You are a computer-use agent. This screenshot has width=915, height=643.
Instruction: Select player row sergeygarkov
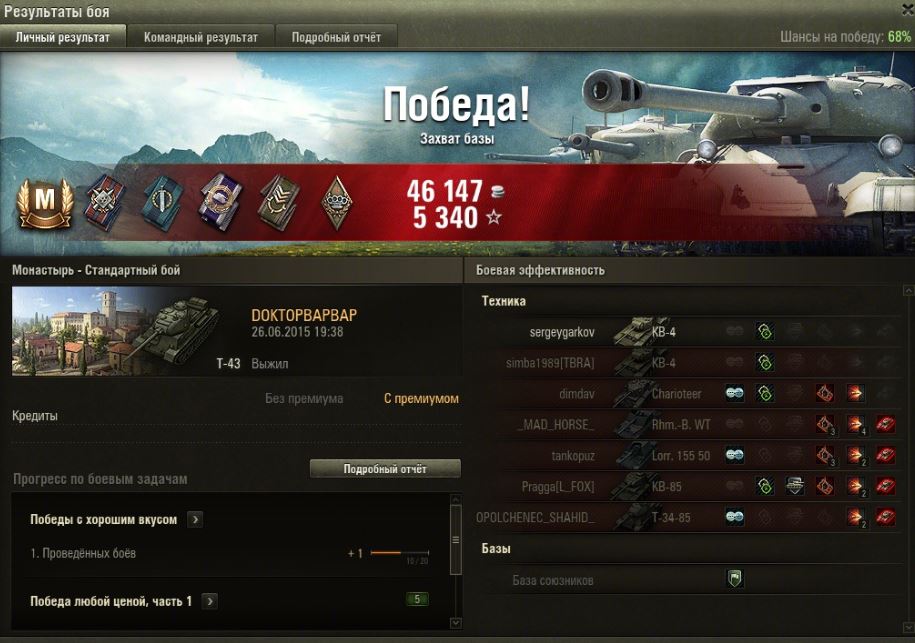pos(560,331)
